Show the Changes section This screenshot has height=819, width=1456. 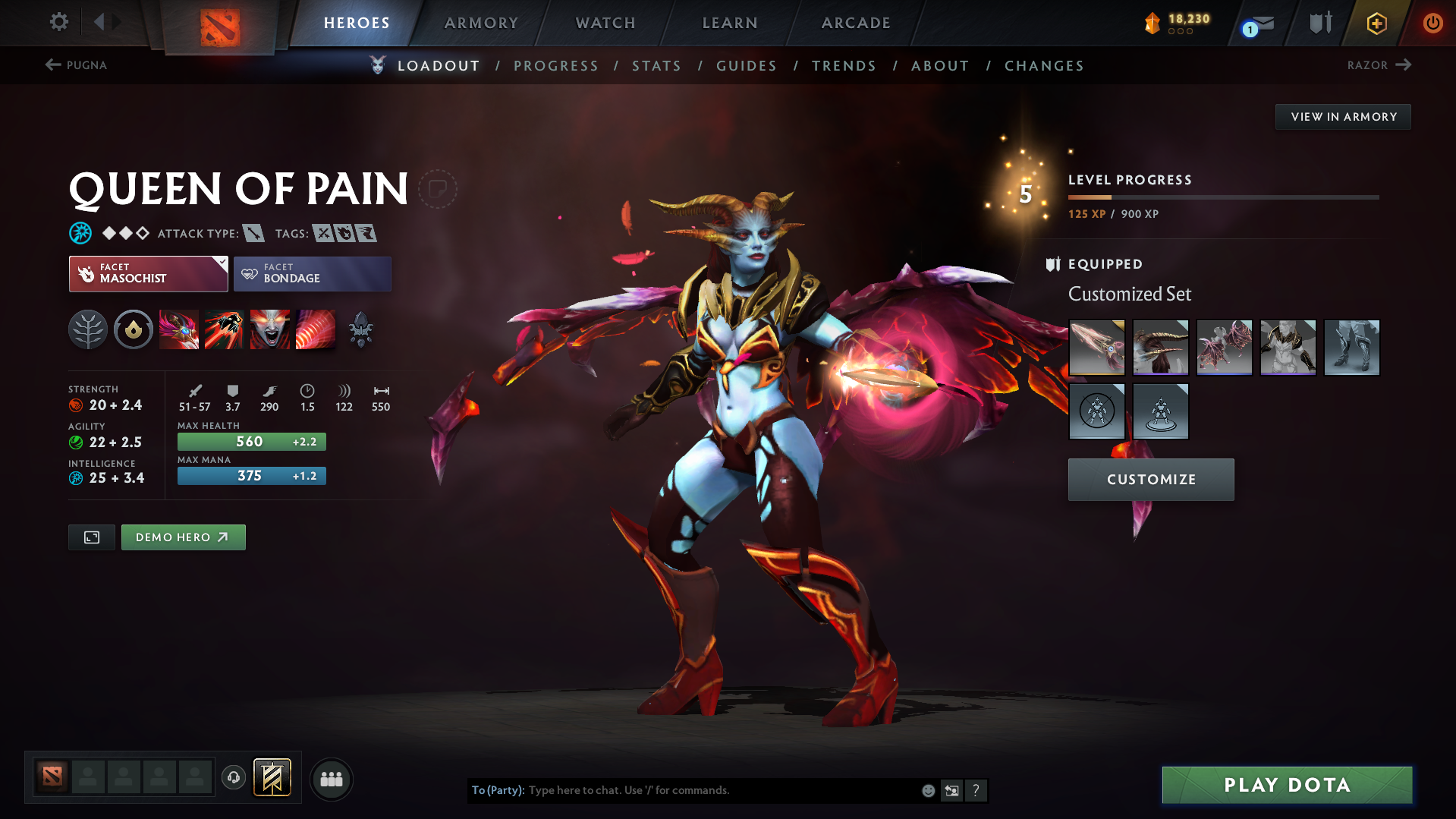1044,66
